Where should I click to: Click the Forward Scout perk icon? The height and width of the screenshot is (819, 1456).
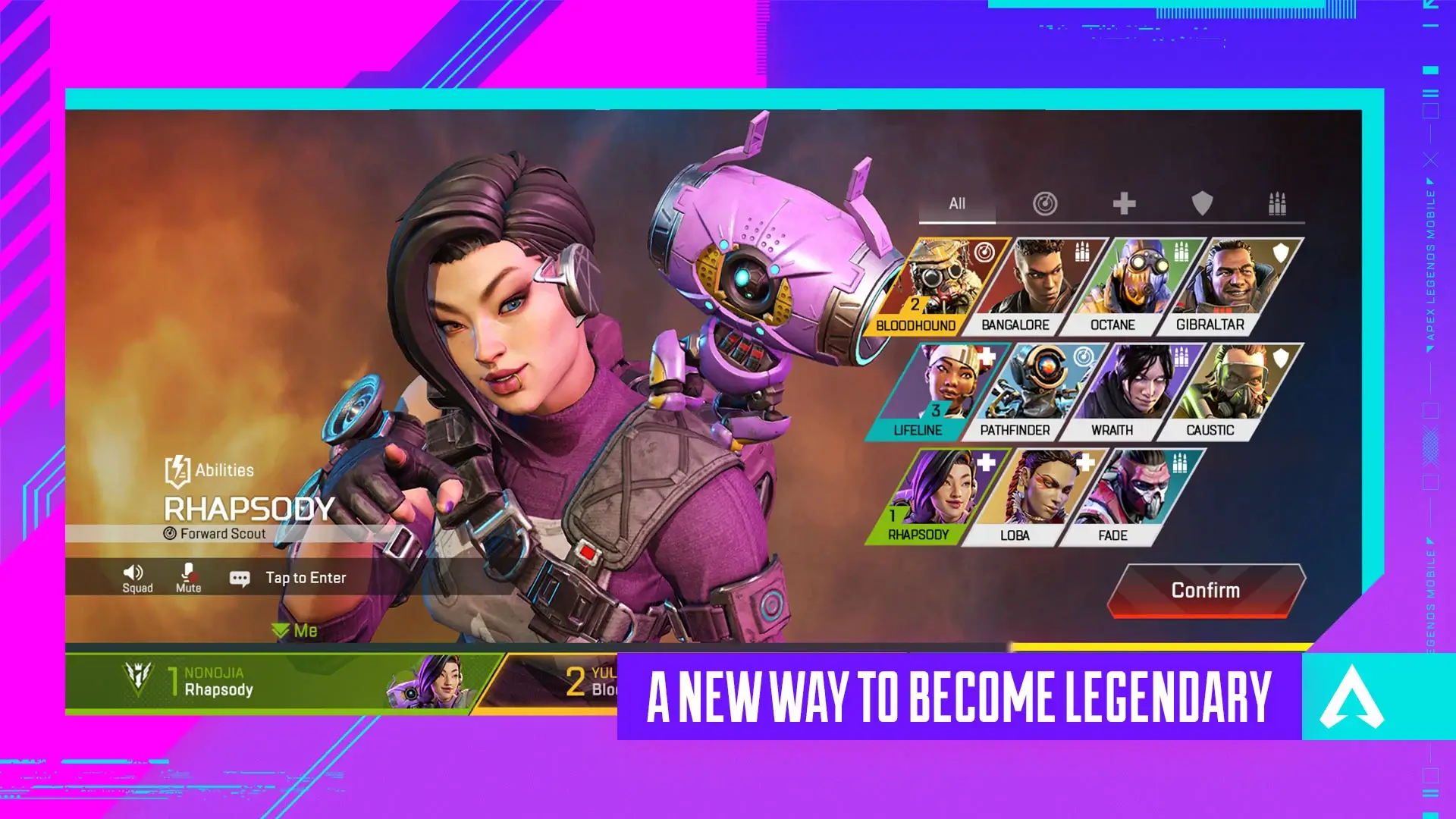pyautogui.click(x=171, y=533)
